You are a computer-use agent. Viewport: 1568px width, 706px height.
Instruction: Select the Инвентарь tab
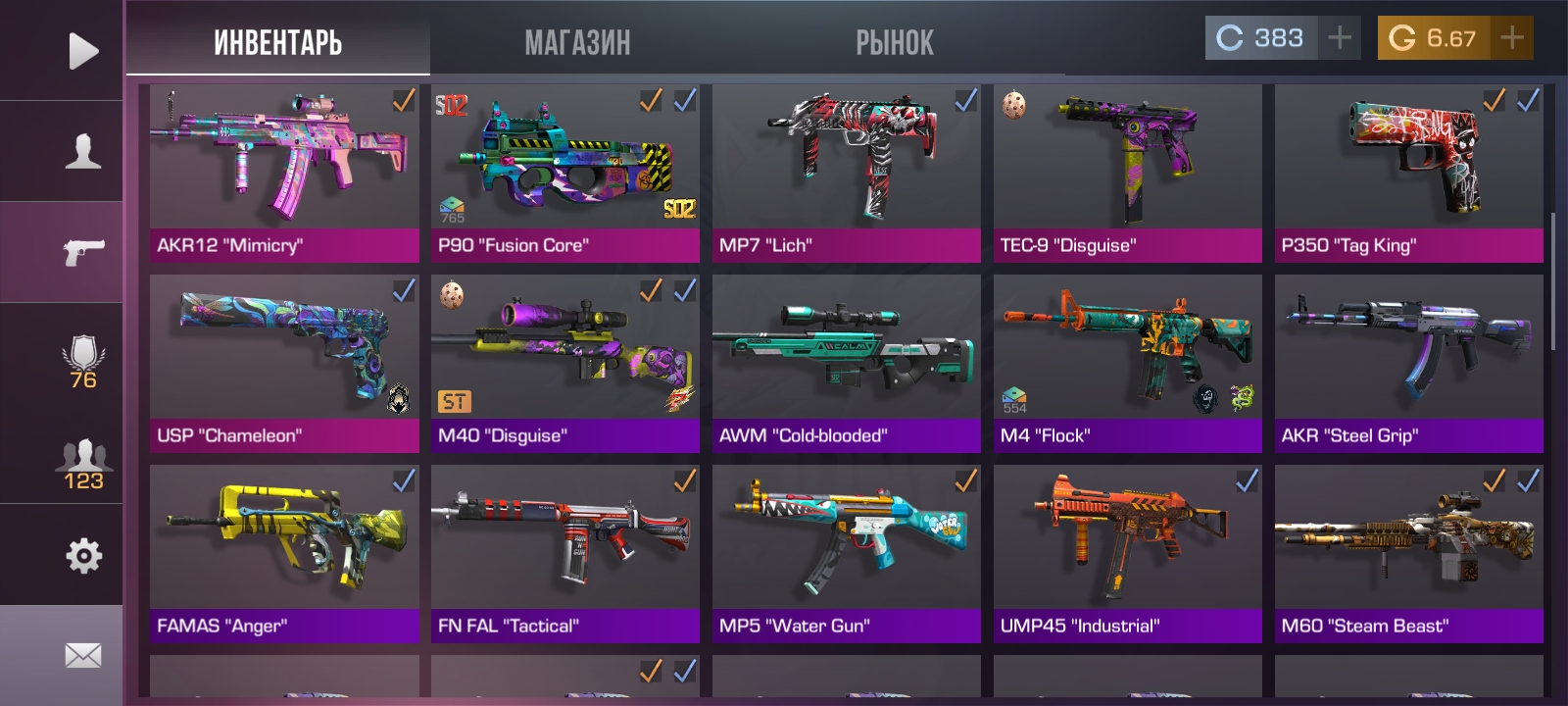(277, 42)
